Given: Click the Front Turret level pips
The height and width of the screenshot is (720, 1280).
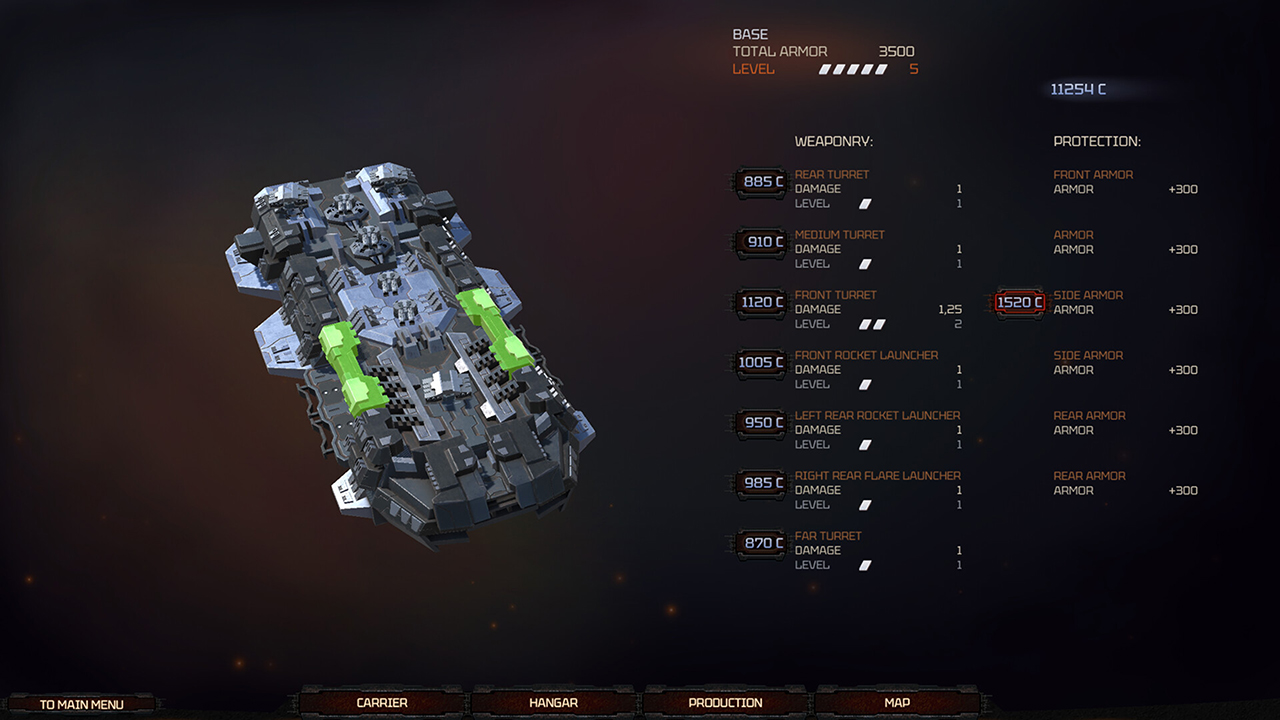Looking at the screenshot, I should (873, 324).
